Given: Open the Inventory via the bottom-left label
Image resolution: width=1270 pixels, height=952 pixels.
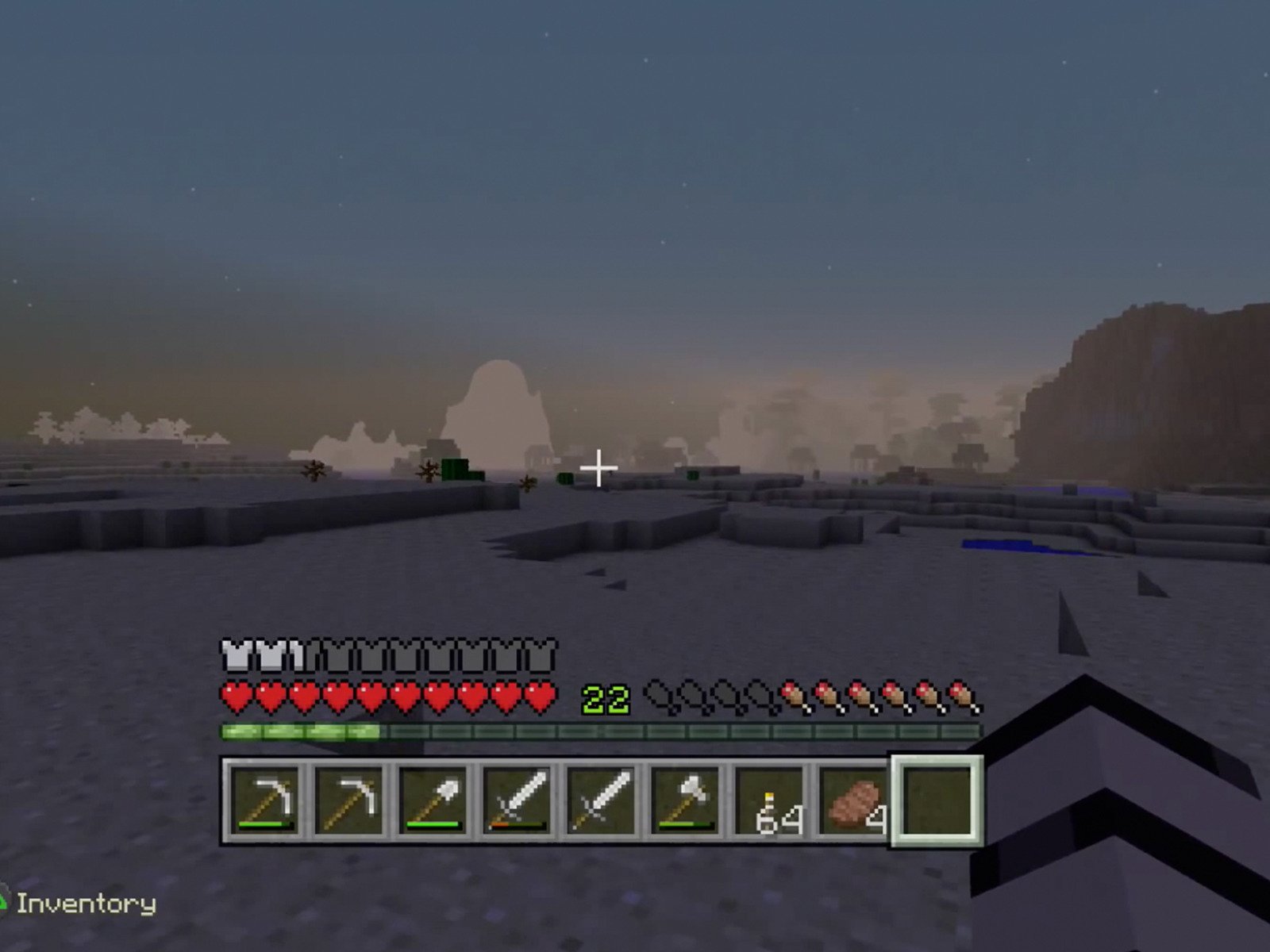Looking at the screenshot, I should coord(87,903).
